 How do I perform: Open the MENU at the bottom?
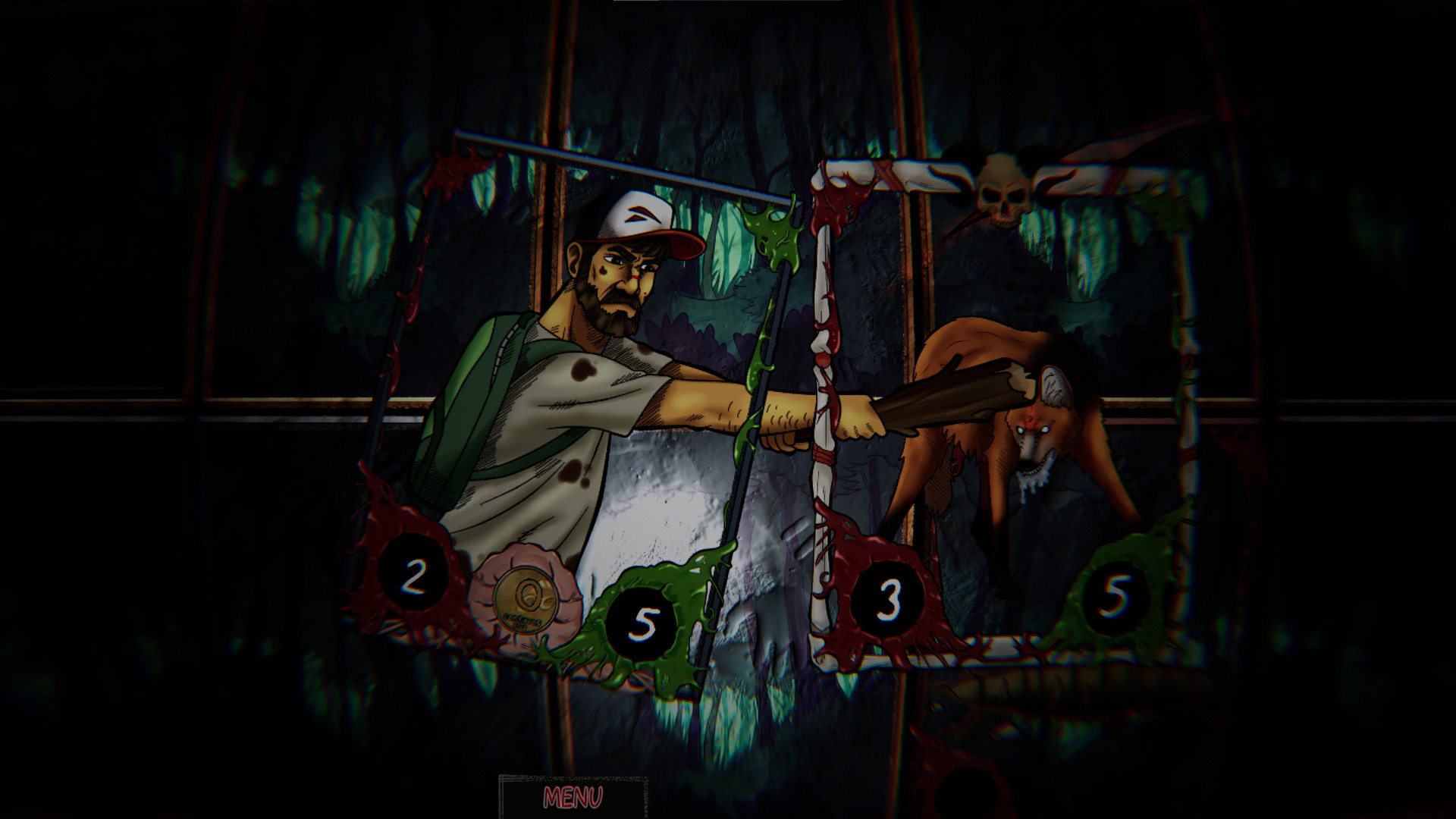(x=573, y=797)
